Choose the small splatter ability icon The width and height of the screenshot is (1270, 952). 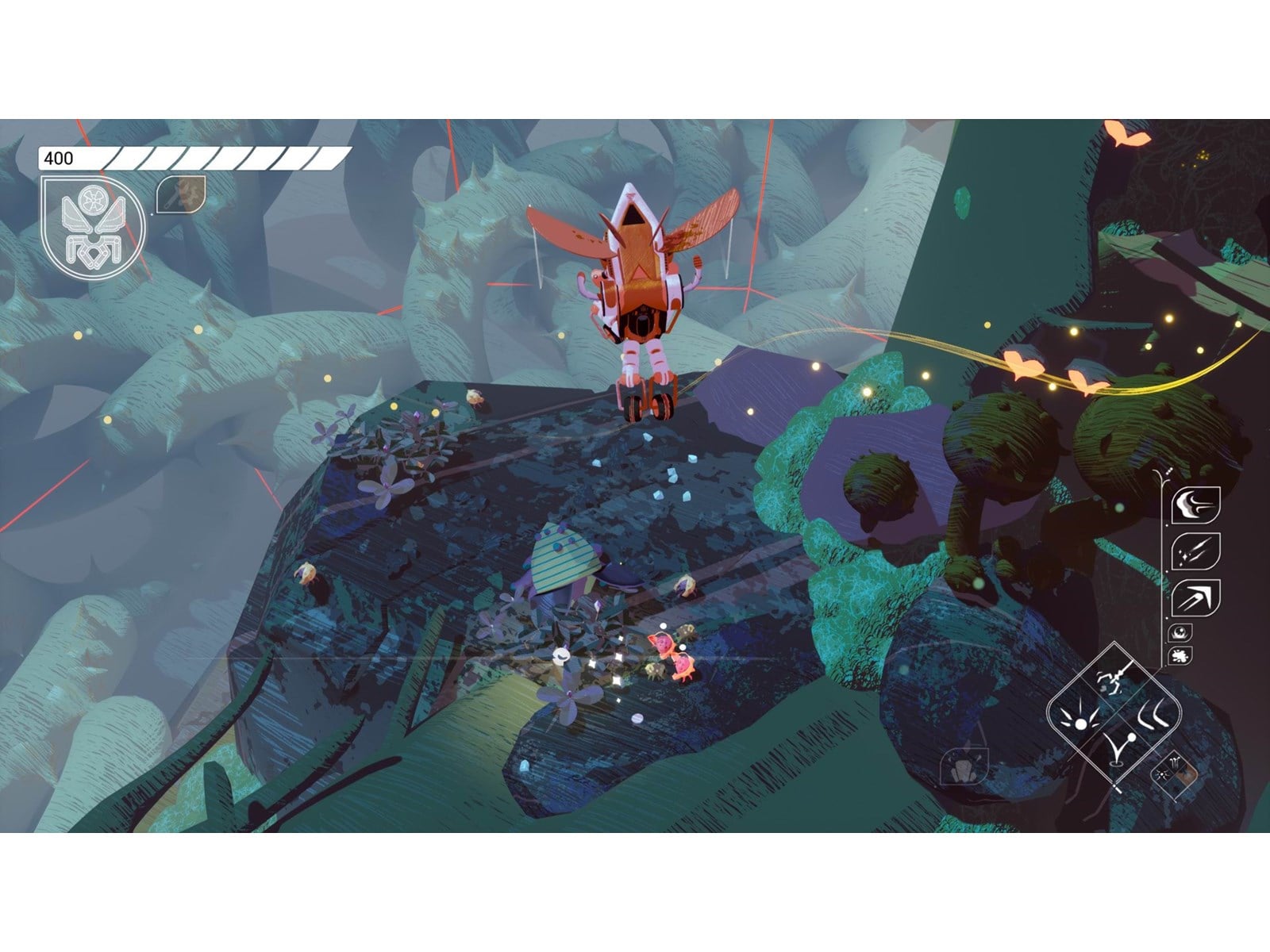pyautogui.click(x=1180, y=656)
